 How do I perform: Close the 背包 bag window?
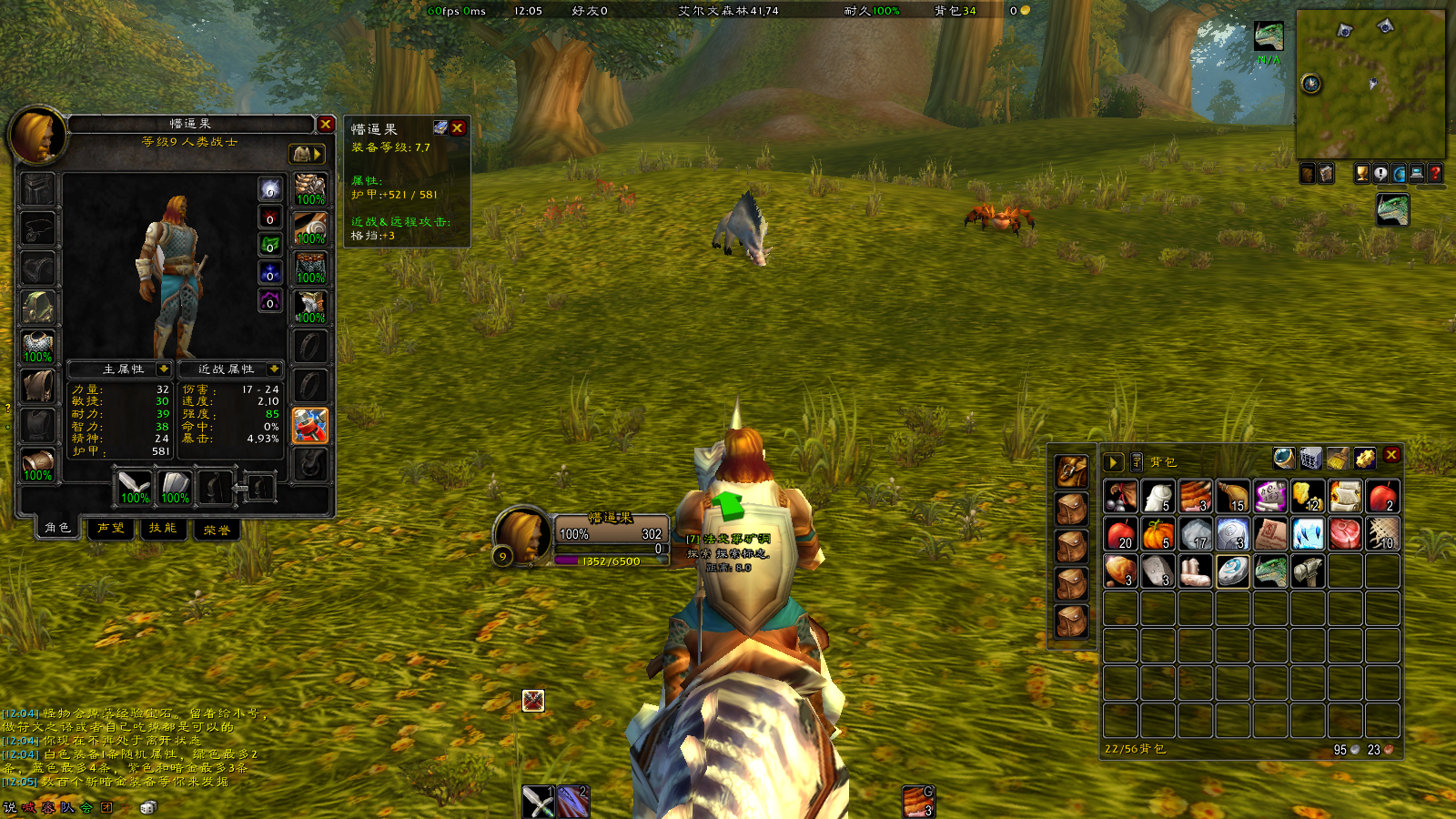[1391, 455]
